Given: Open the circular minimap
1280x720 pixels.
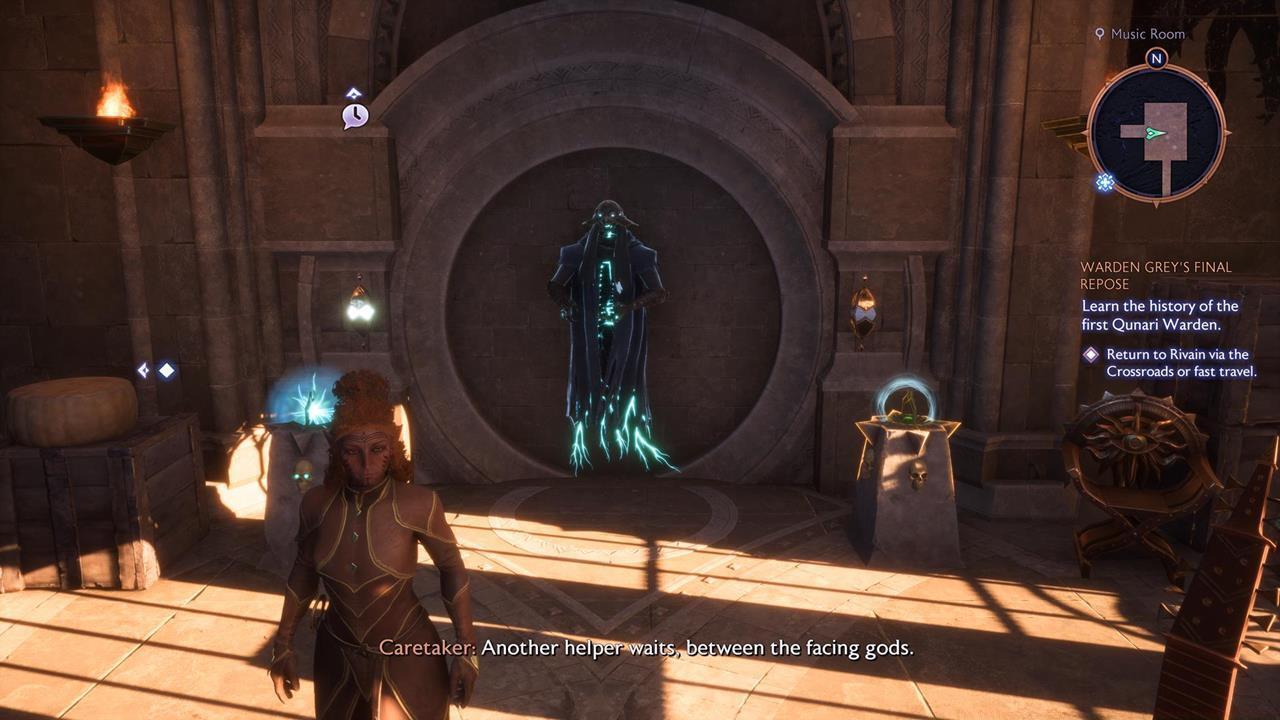Looking at the screenshot, I should tap(1156, 133).
